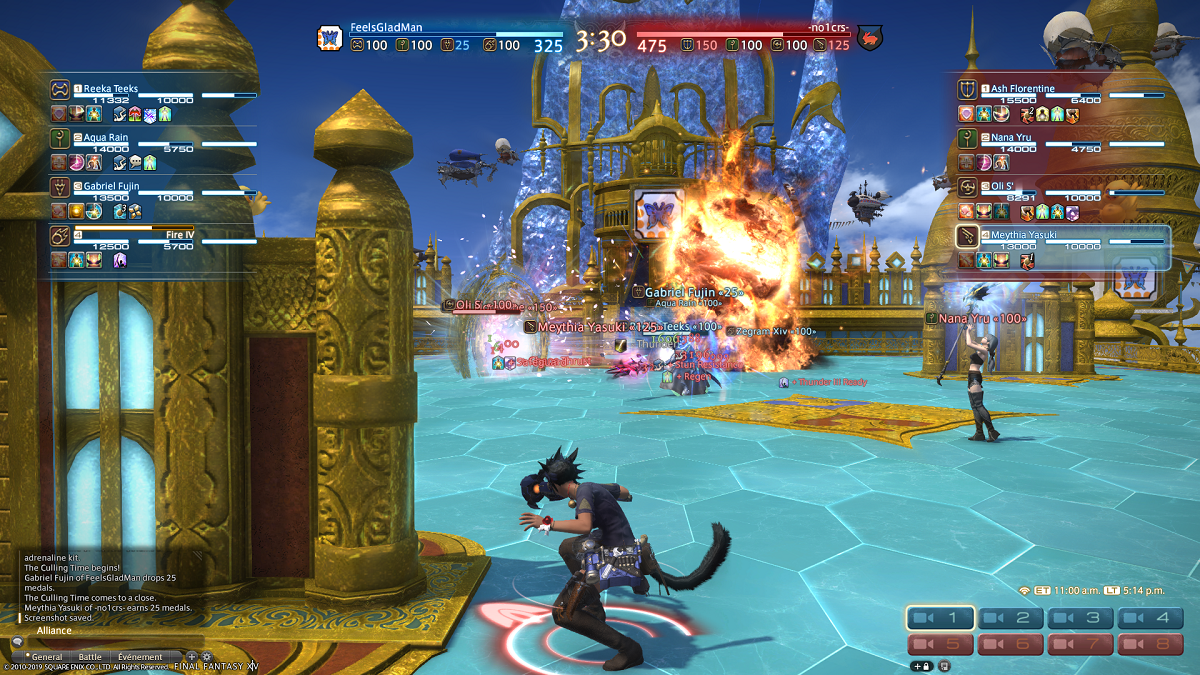Select blue team camera 3

(1081, 619)
